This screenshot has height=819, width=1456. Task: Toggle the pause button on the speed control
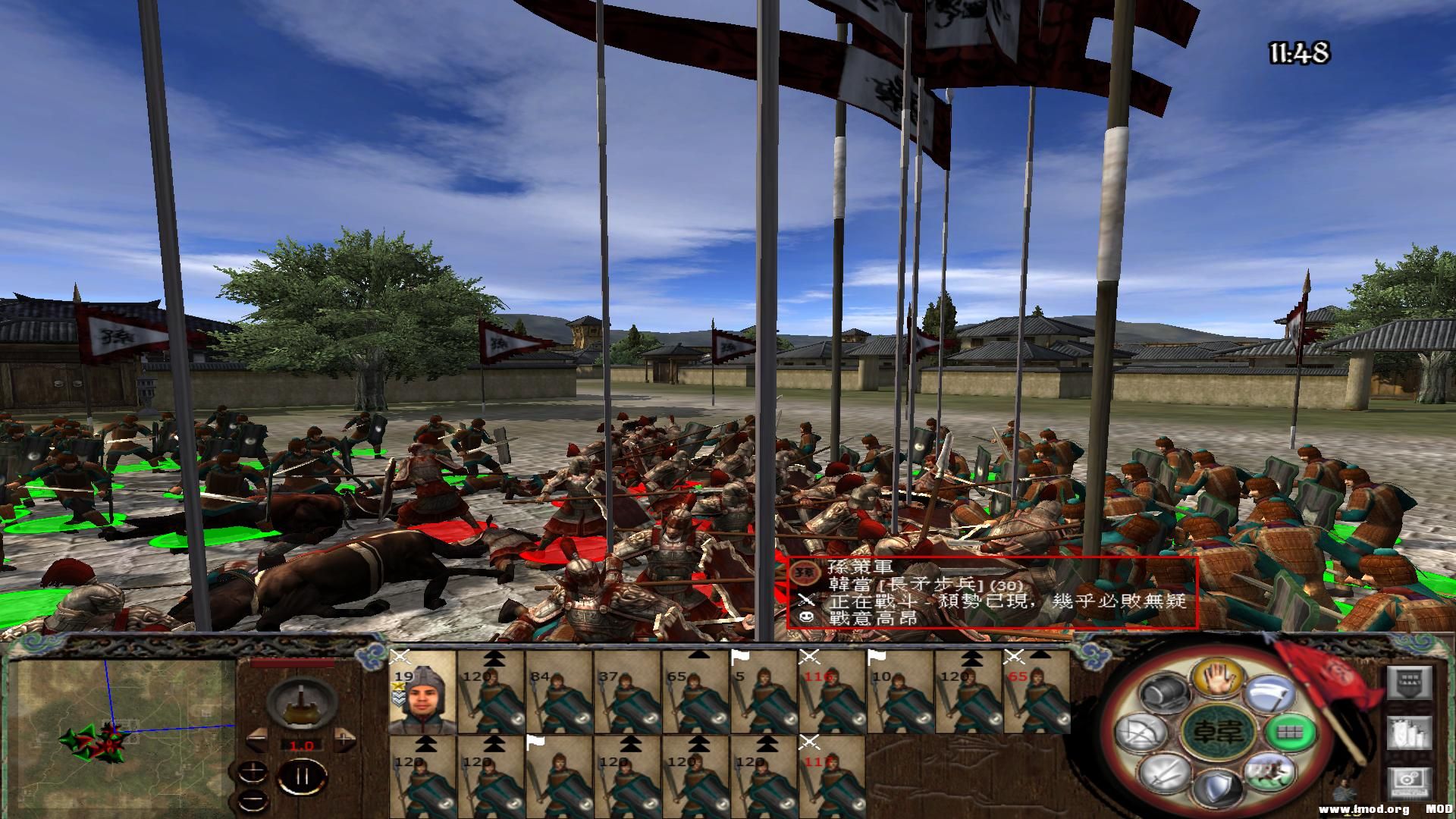click(x=303, y=777)
